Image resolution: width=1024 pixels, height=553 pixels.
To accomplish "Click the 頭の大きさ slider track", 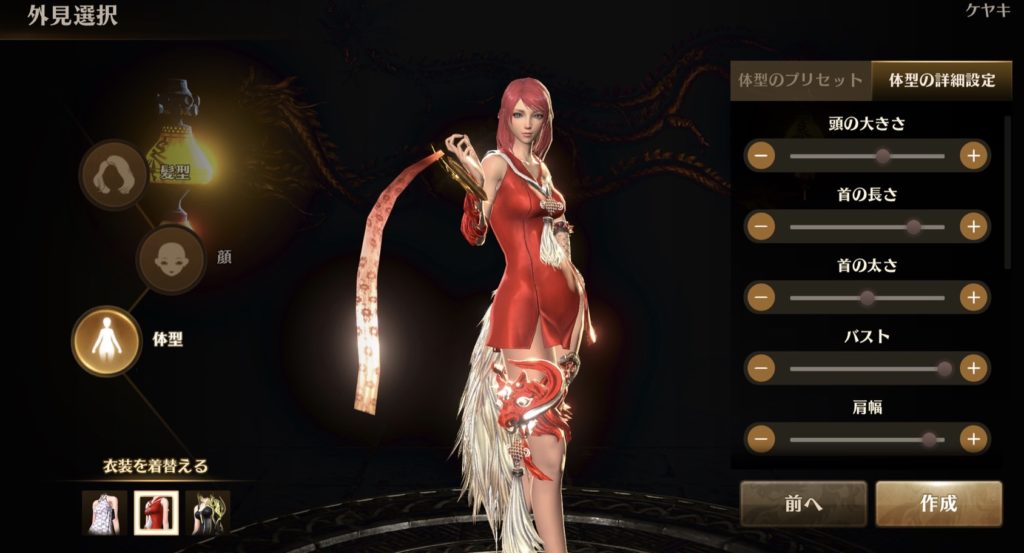I will click(x=866, y=156).
